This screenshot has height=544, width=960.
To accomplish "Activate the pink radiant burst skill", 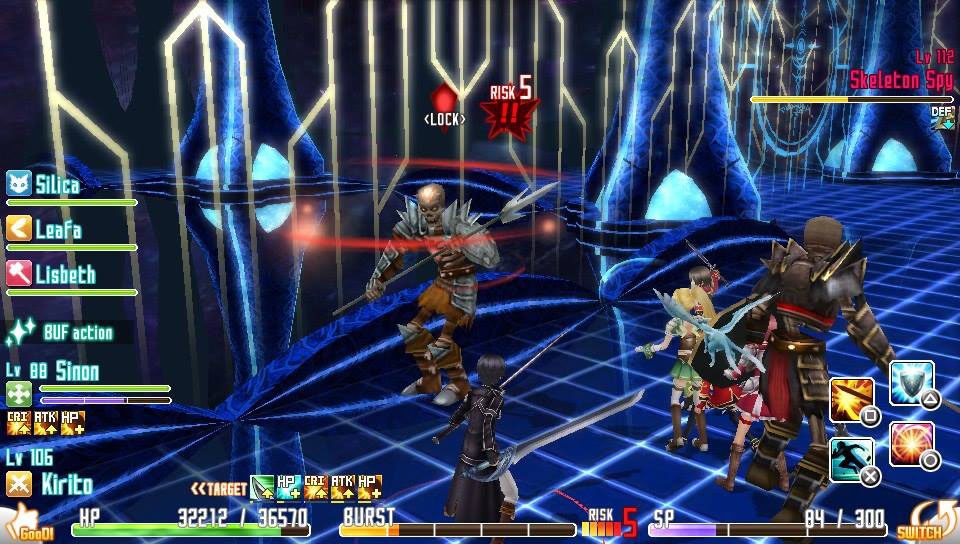I will (911, 443).
